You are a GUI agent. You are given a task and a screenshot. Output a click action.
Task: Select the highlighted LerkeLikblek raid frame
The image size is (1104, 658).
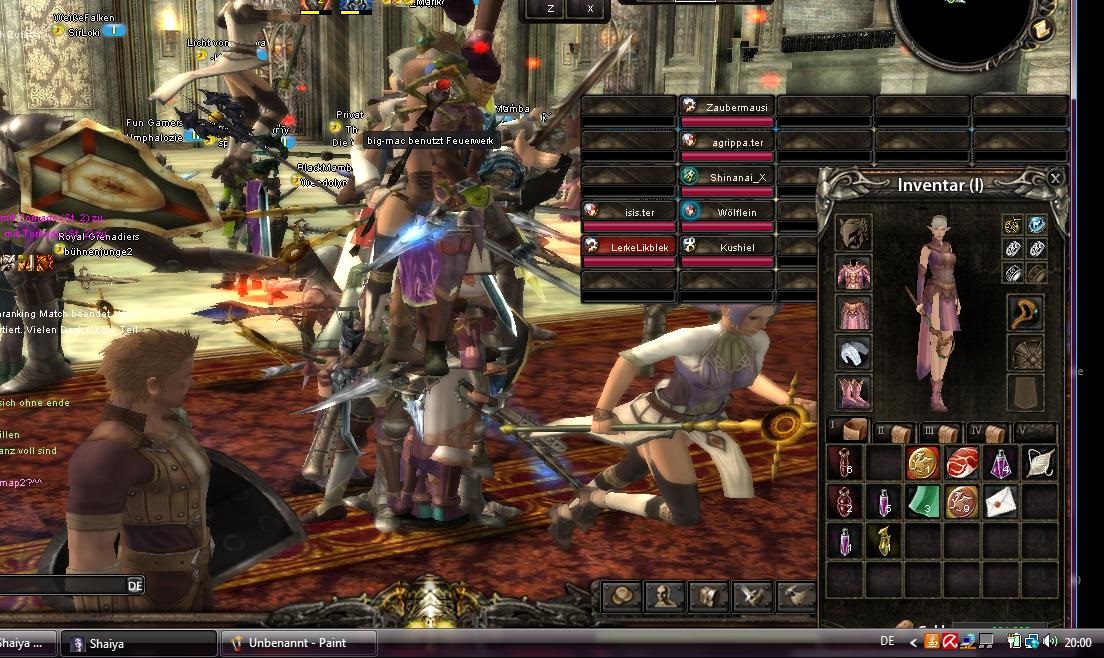[629, 247]
